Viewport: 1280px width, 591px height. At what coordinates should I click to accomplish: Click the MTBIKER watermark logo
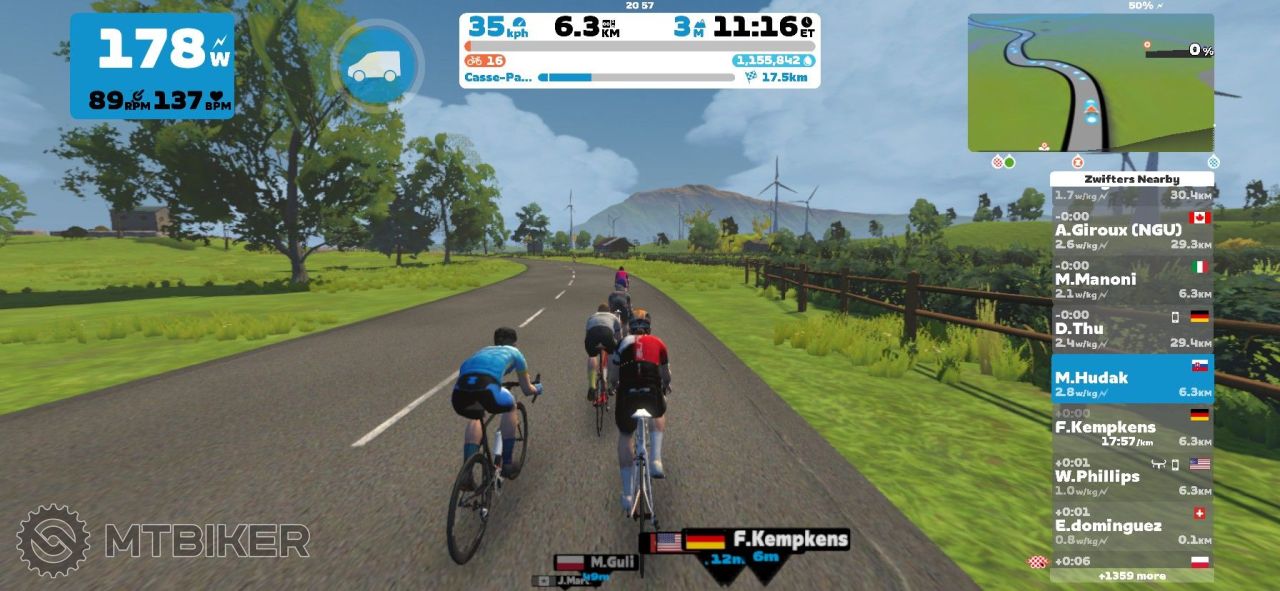point(163,541)
